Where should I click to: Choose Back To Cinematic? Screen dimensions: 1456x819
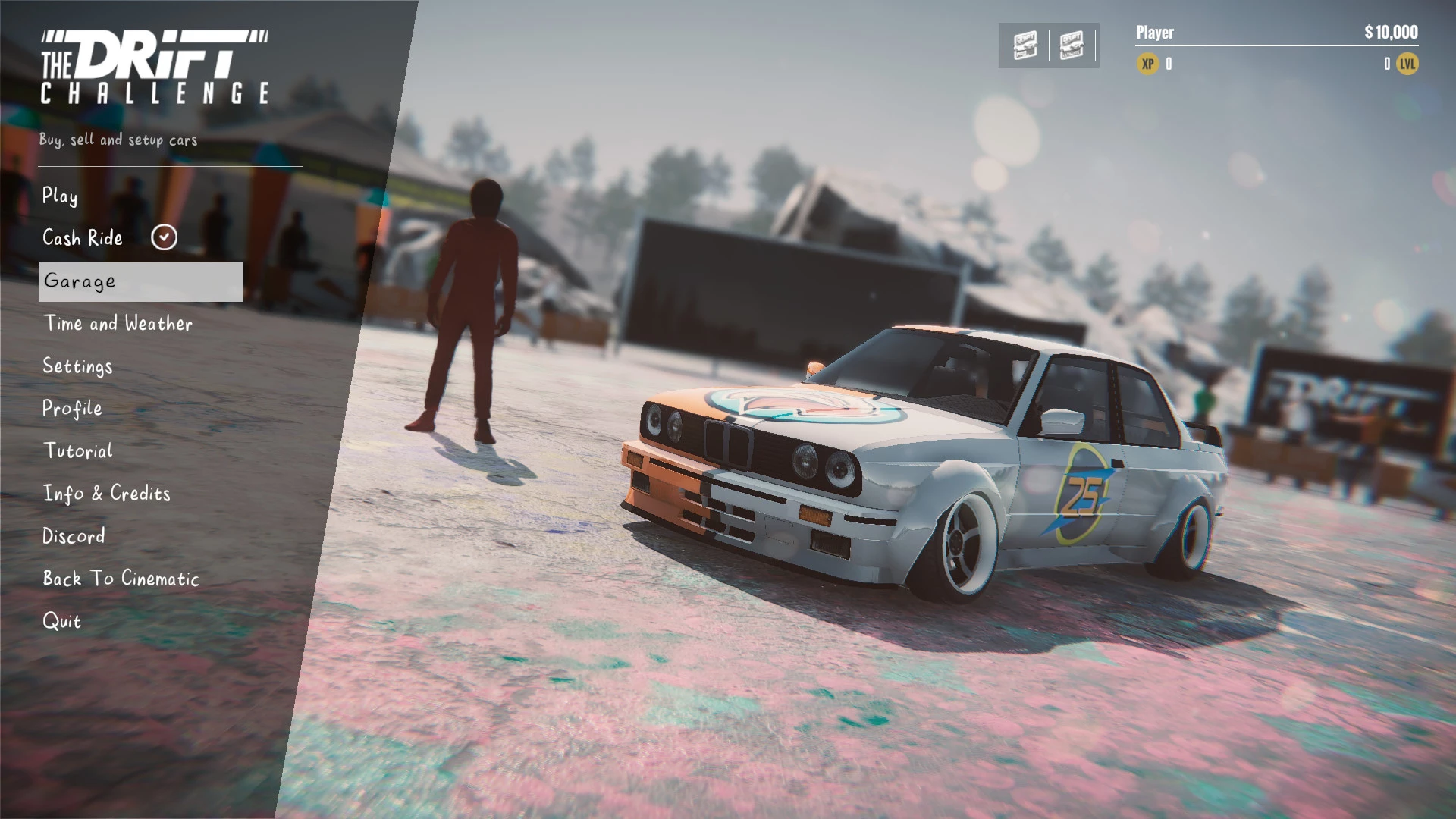121,579
